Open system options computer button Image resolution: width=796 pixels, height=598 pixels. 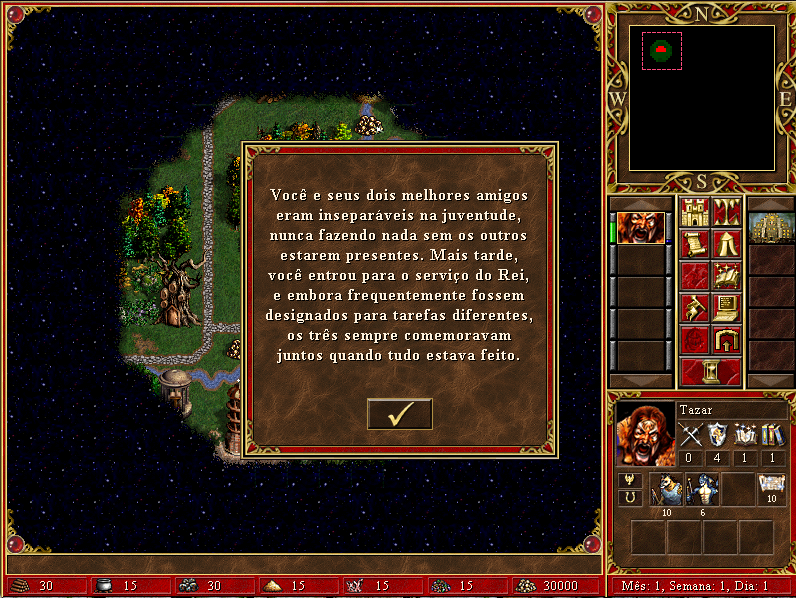click(x=726, y=308)
